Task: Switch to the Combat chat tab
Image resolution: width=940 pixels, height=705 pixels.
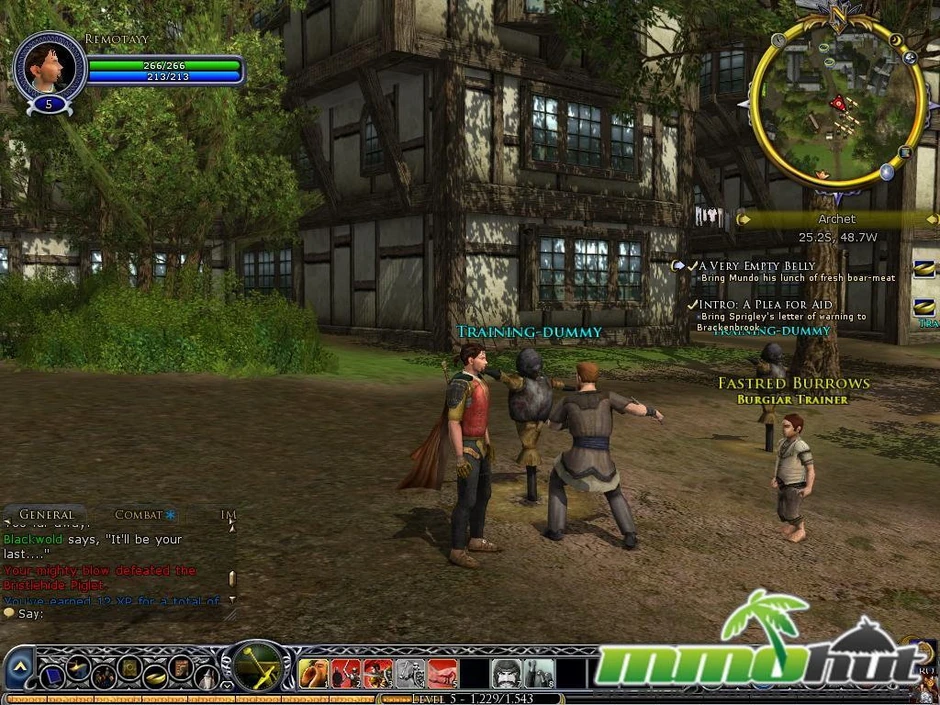Action: point(139,515)
